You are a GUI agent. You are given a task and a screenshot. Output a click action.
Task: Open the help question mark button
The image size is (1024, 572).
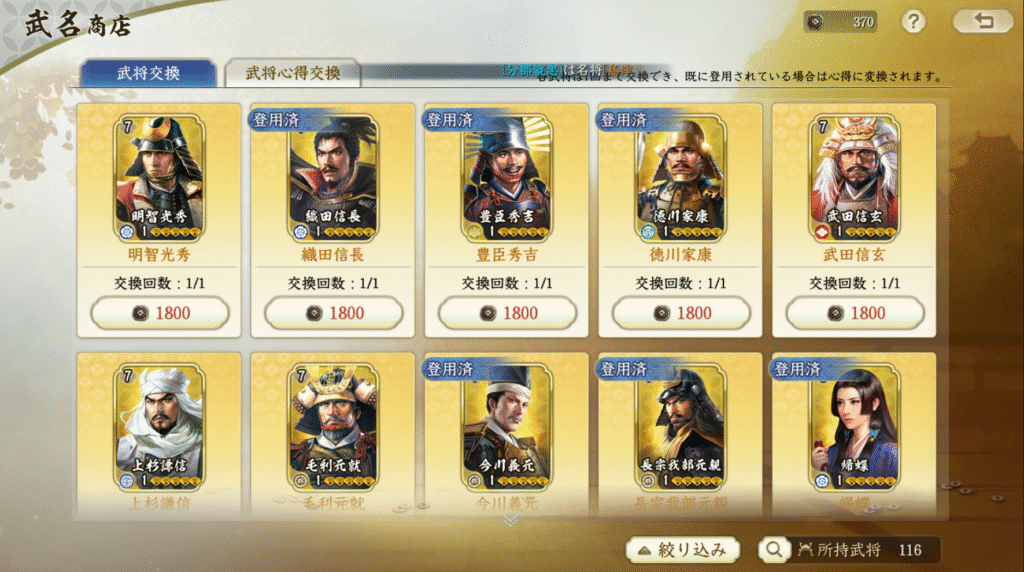click(x=913, y=21)
